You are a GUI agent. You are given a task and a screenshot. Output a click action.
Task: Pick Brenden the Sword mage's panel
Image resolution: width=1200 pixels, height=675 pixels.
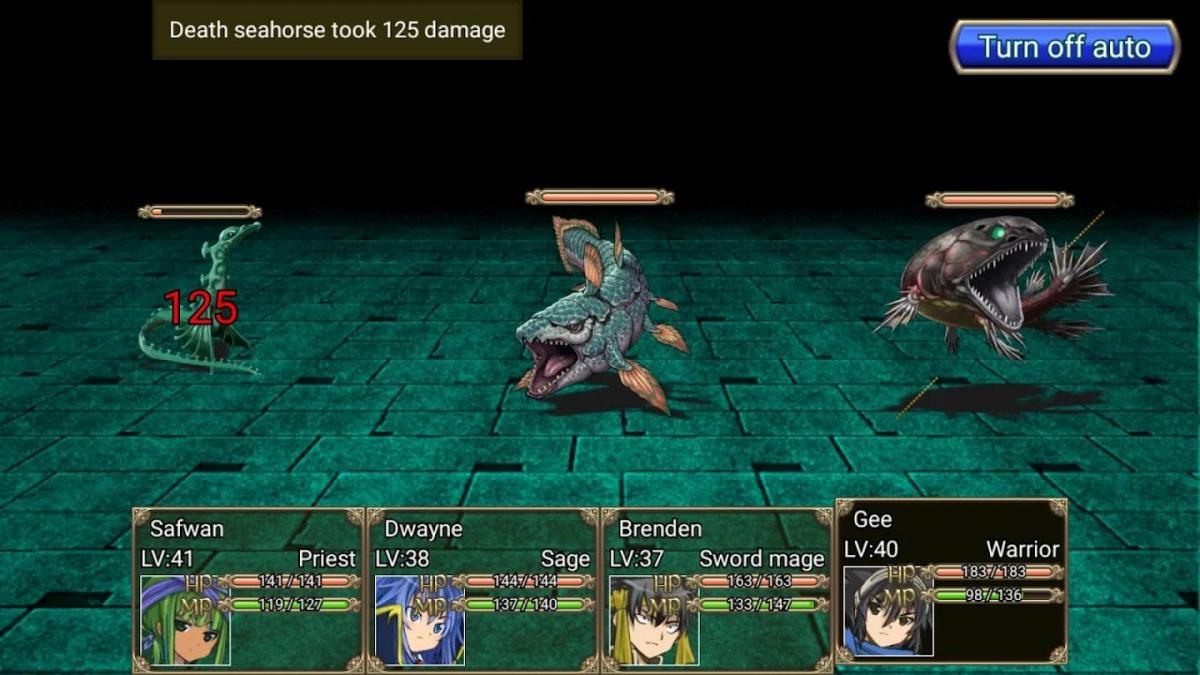(x=716, y=589)
